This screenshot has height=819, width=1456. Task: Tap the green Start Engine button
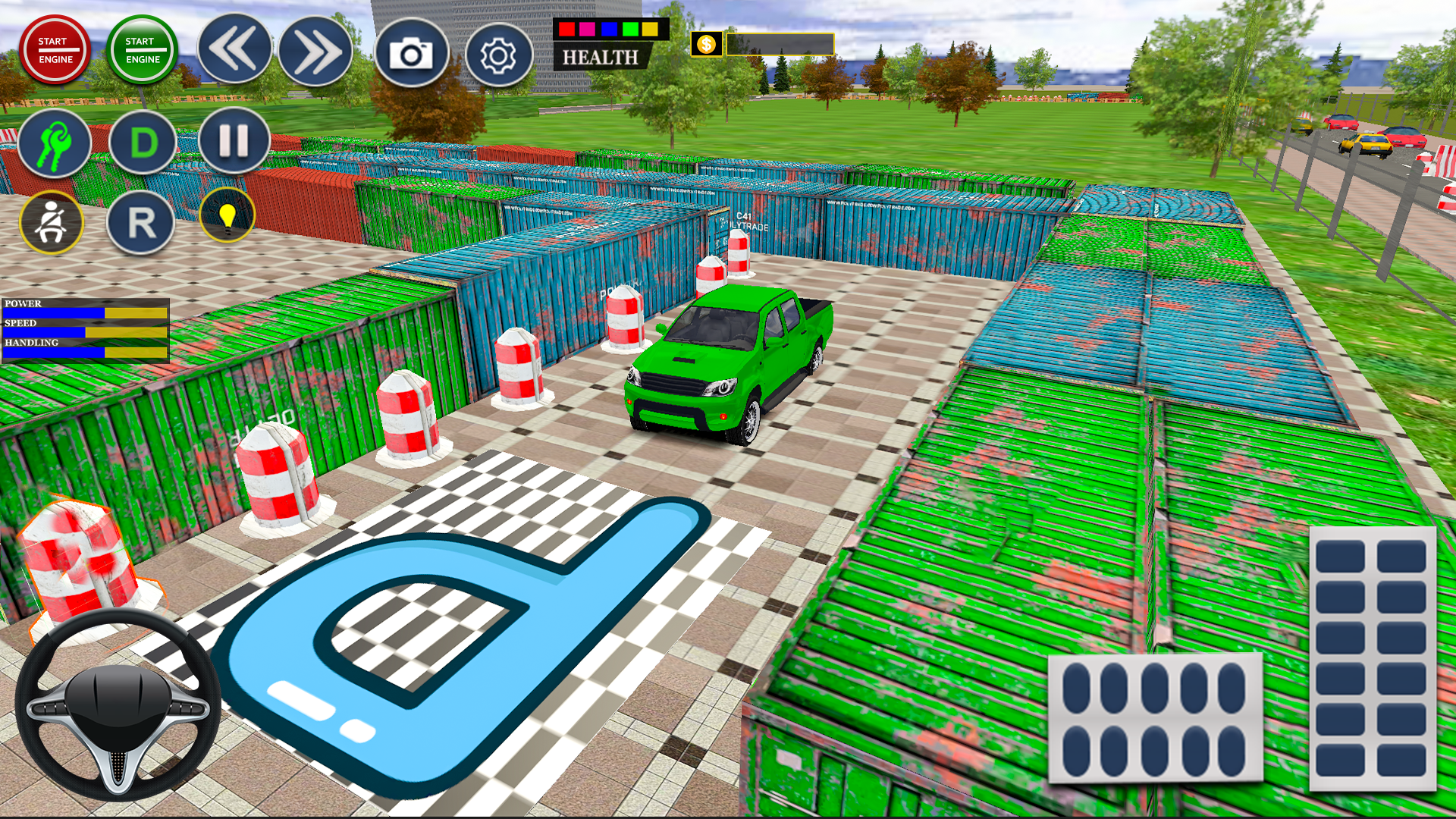(x=142, y=50)
